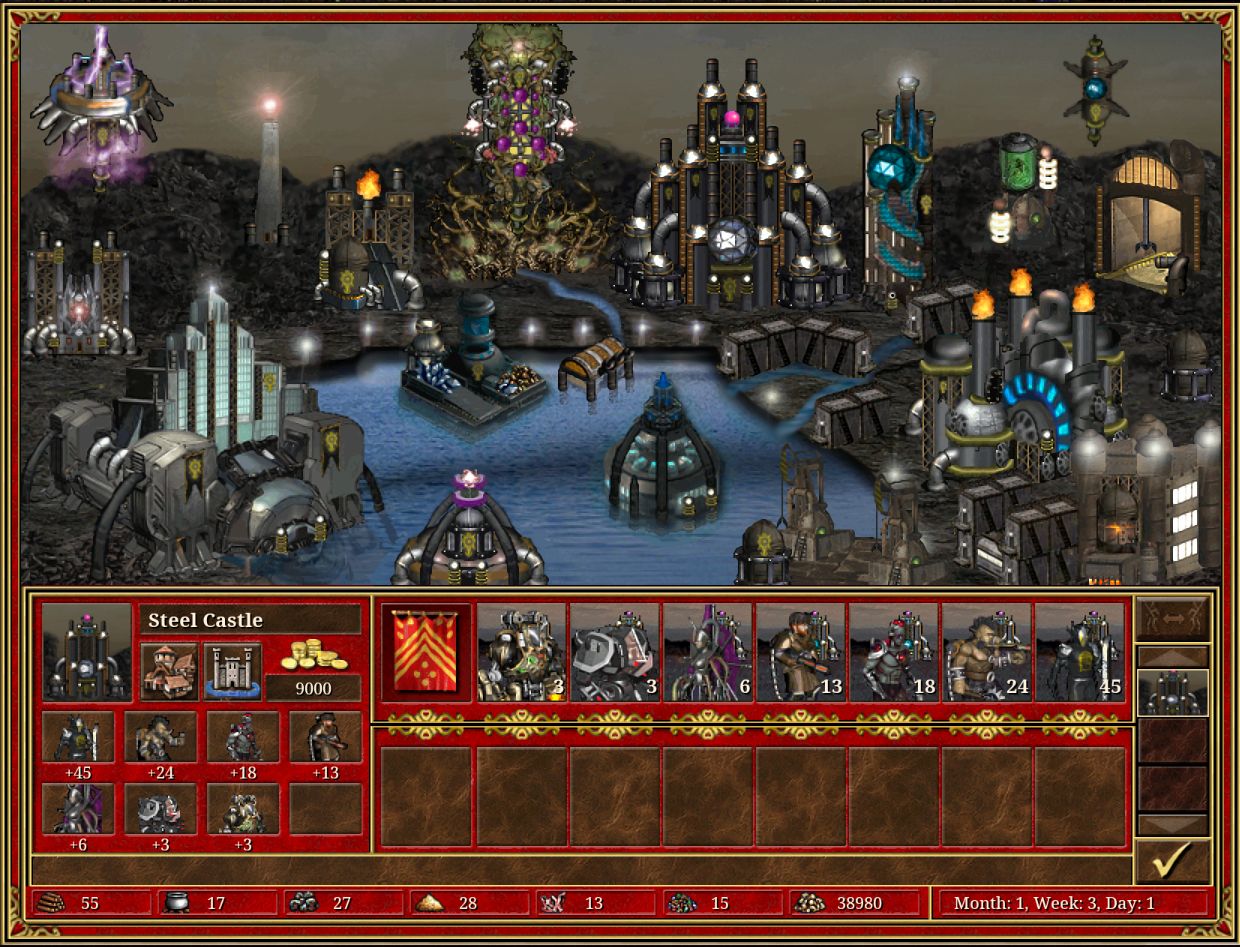Choose the army stack numbering 18
The width and height of the screenshot is (1240, 947).
click(x=894, y=652)
